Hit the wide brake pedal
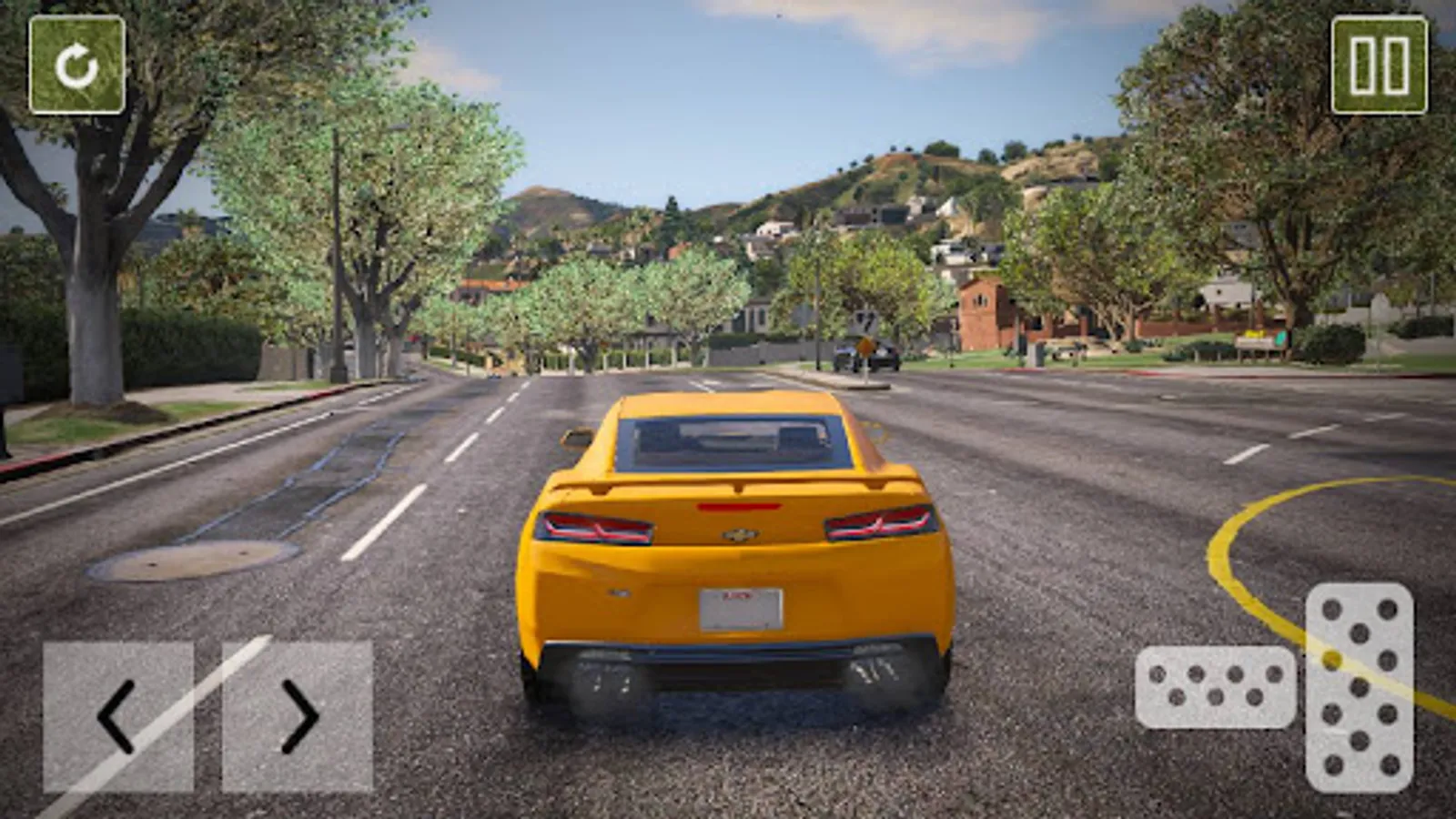 coord(1215,687)
